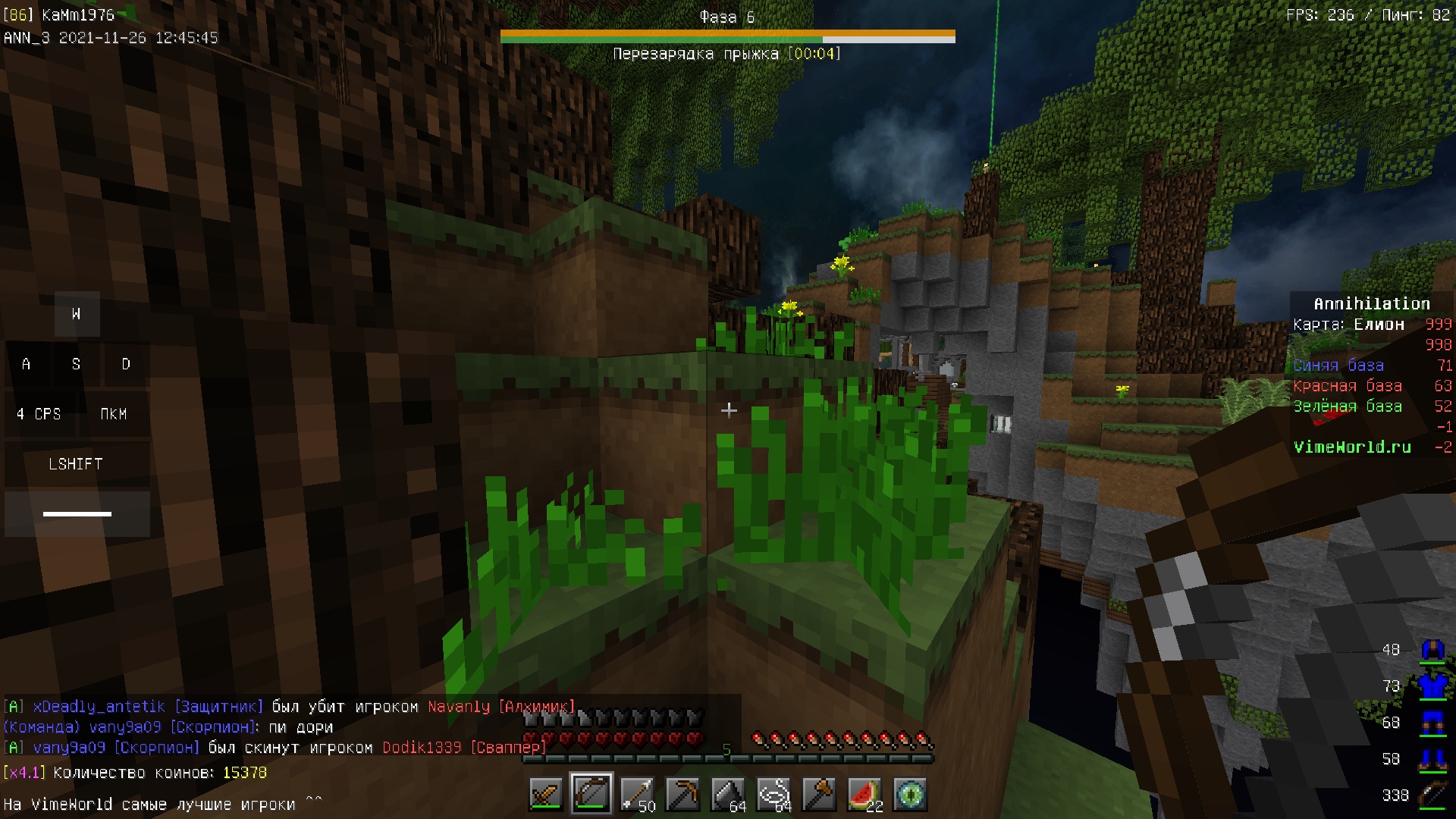Pick the gray flint stack of 64

[728, 795]
